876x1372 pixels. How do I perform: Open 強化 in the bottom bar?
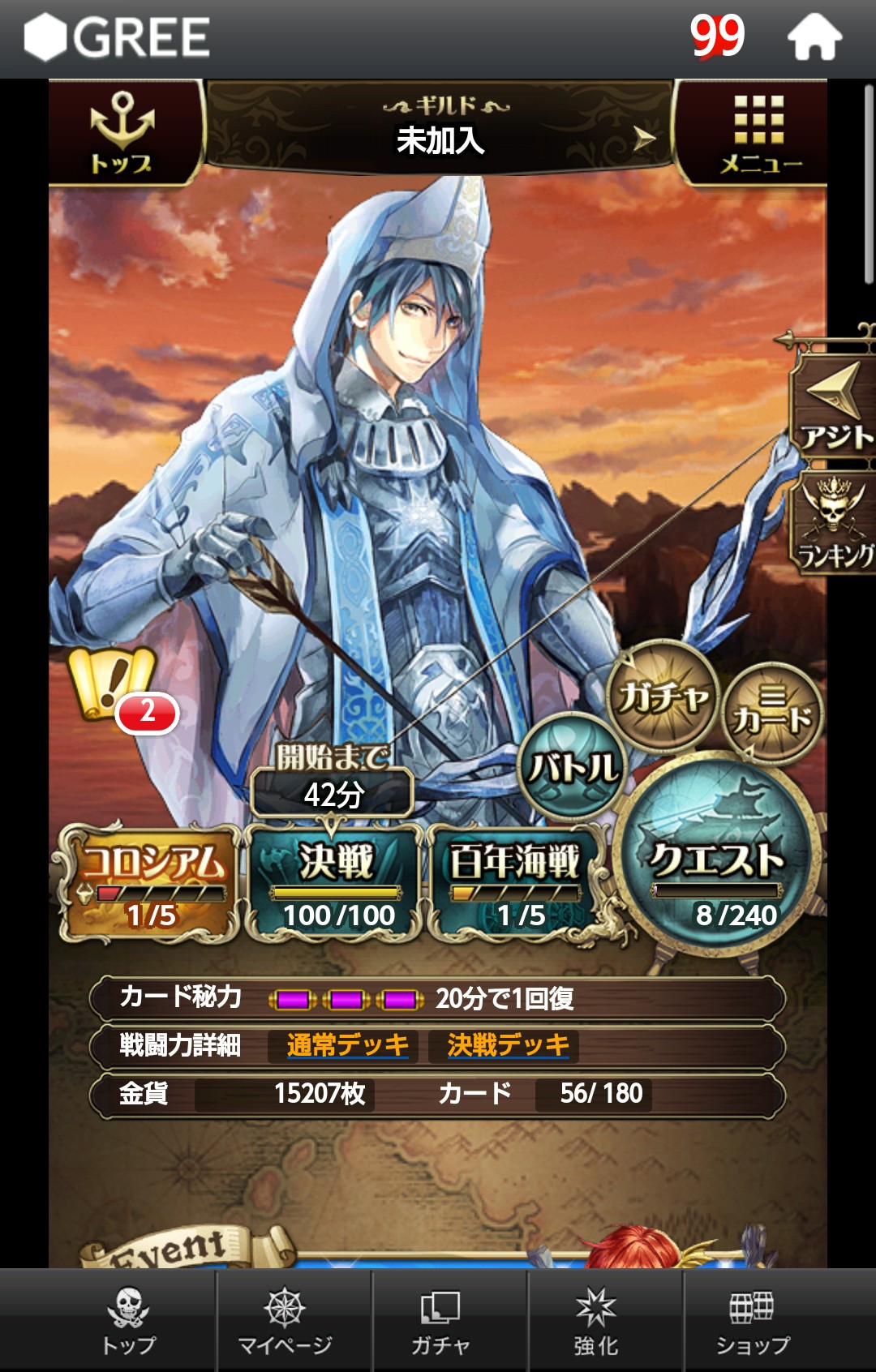pos(596,1322)
